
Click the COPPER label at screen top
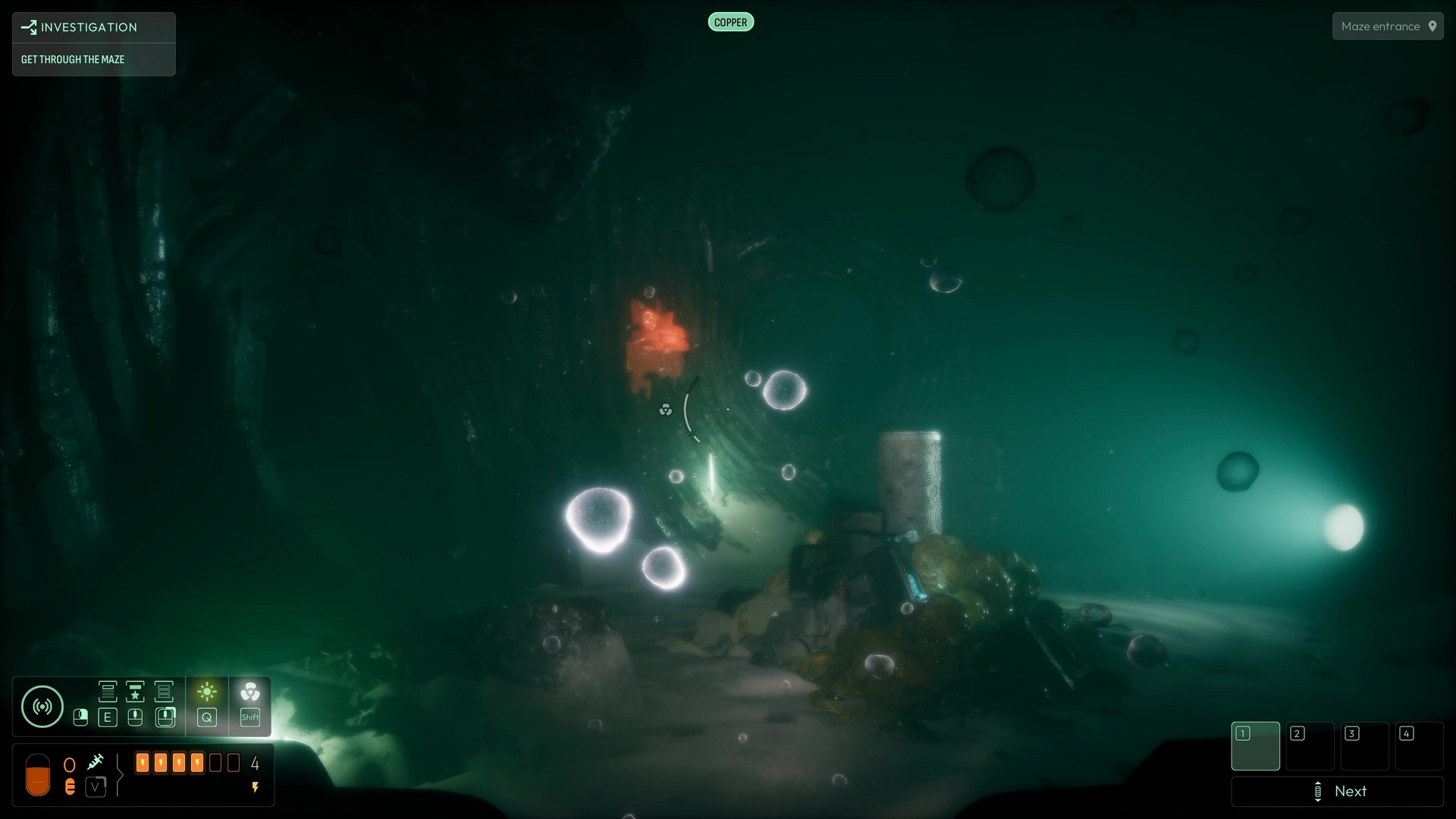730,21
